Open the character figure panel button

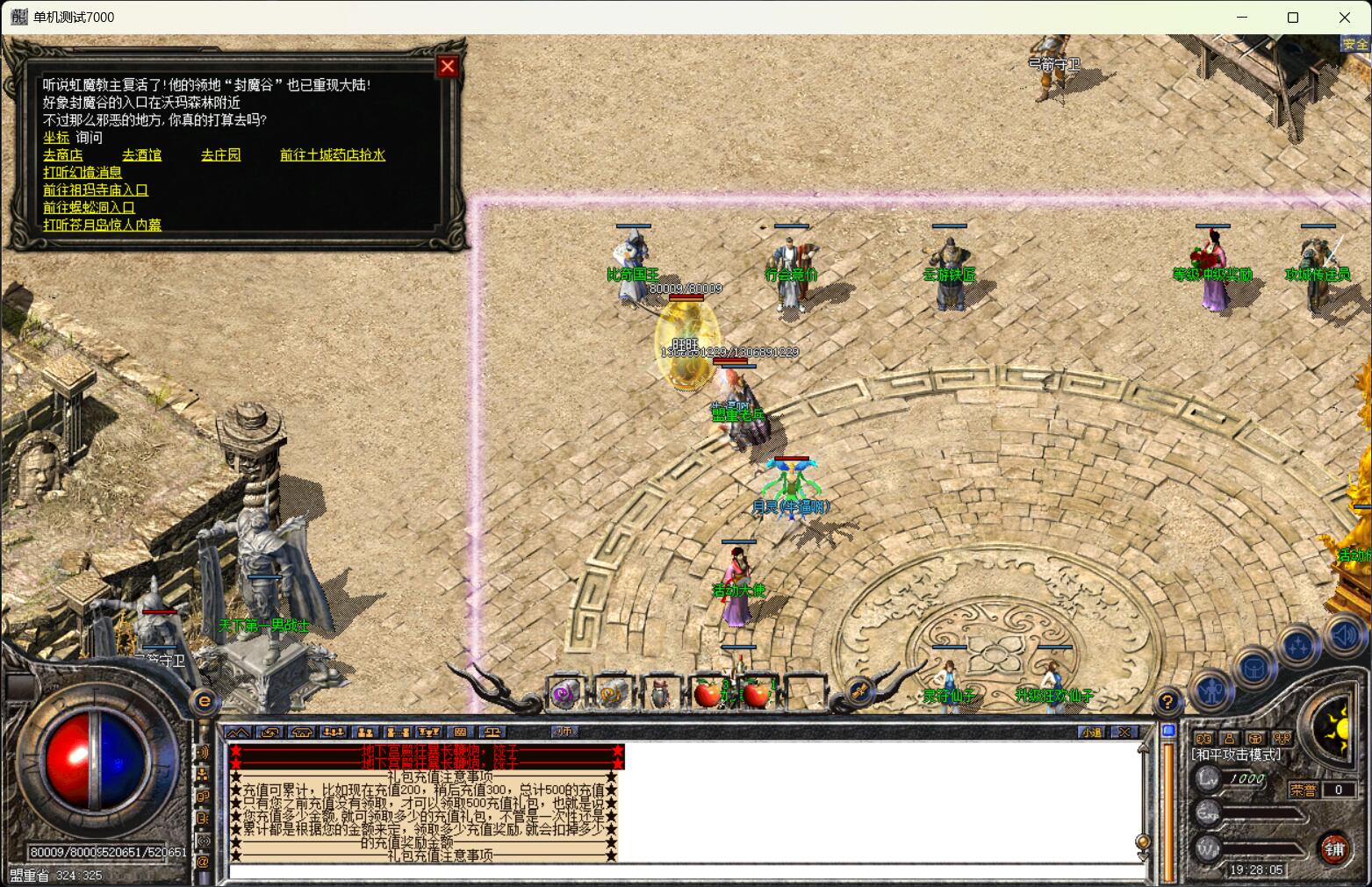pos(1212,690)
